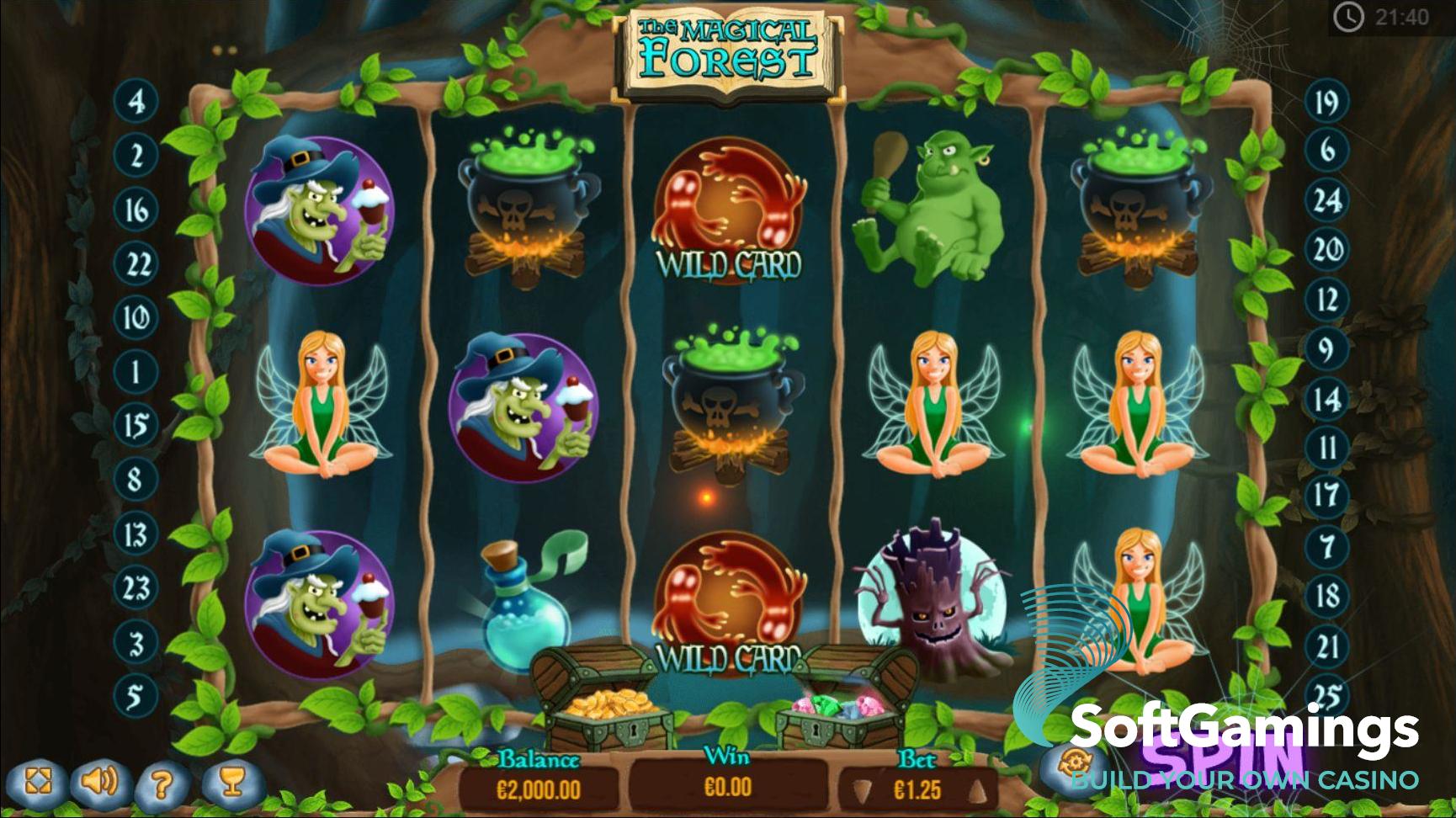Toggle fullscreen mode with the expand icon
The image size is (1456, 818).
pyautogui.click(x=38, y=782)
